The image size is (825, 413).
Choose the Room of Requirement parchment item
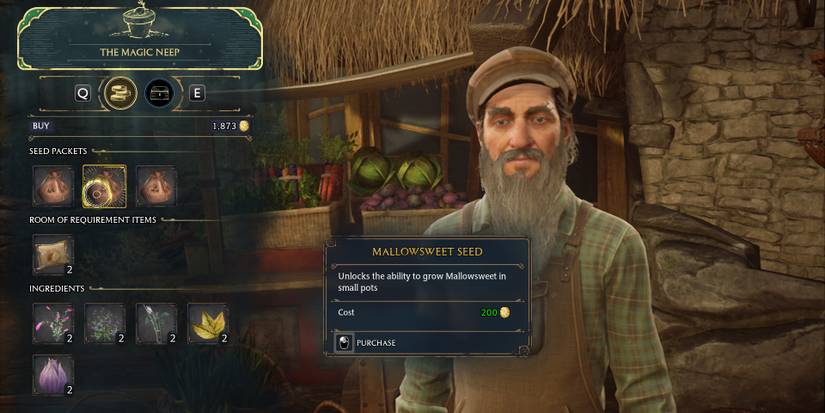coord(52,254)
